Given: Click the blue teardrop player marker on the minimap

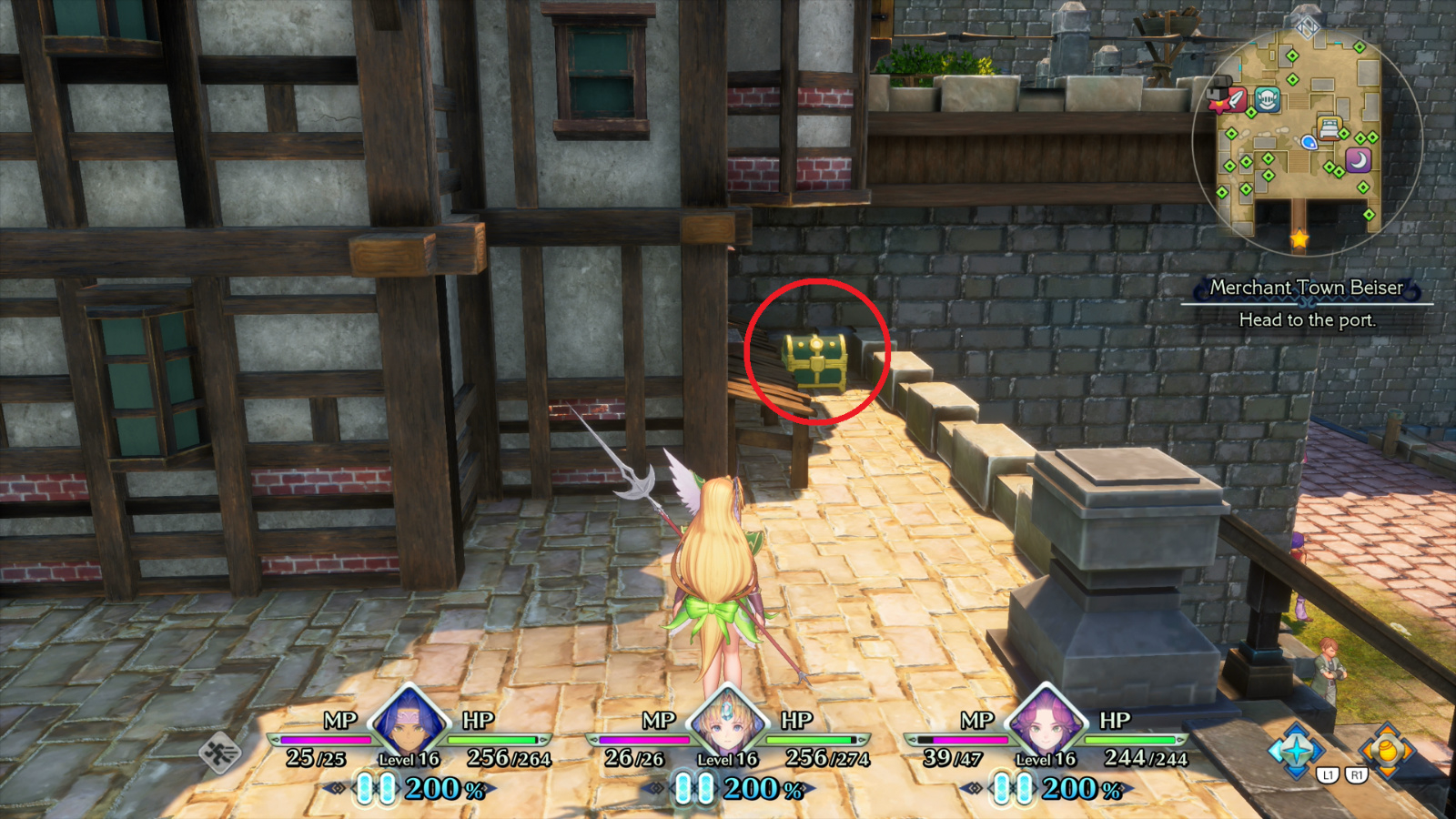Looking at the screenshot, I should click(1309, 143).
